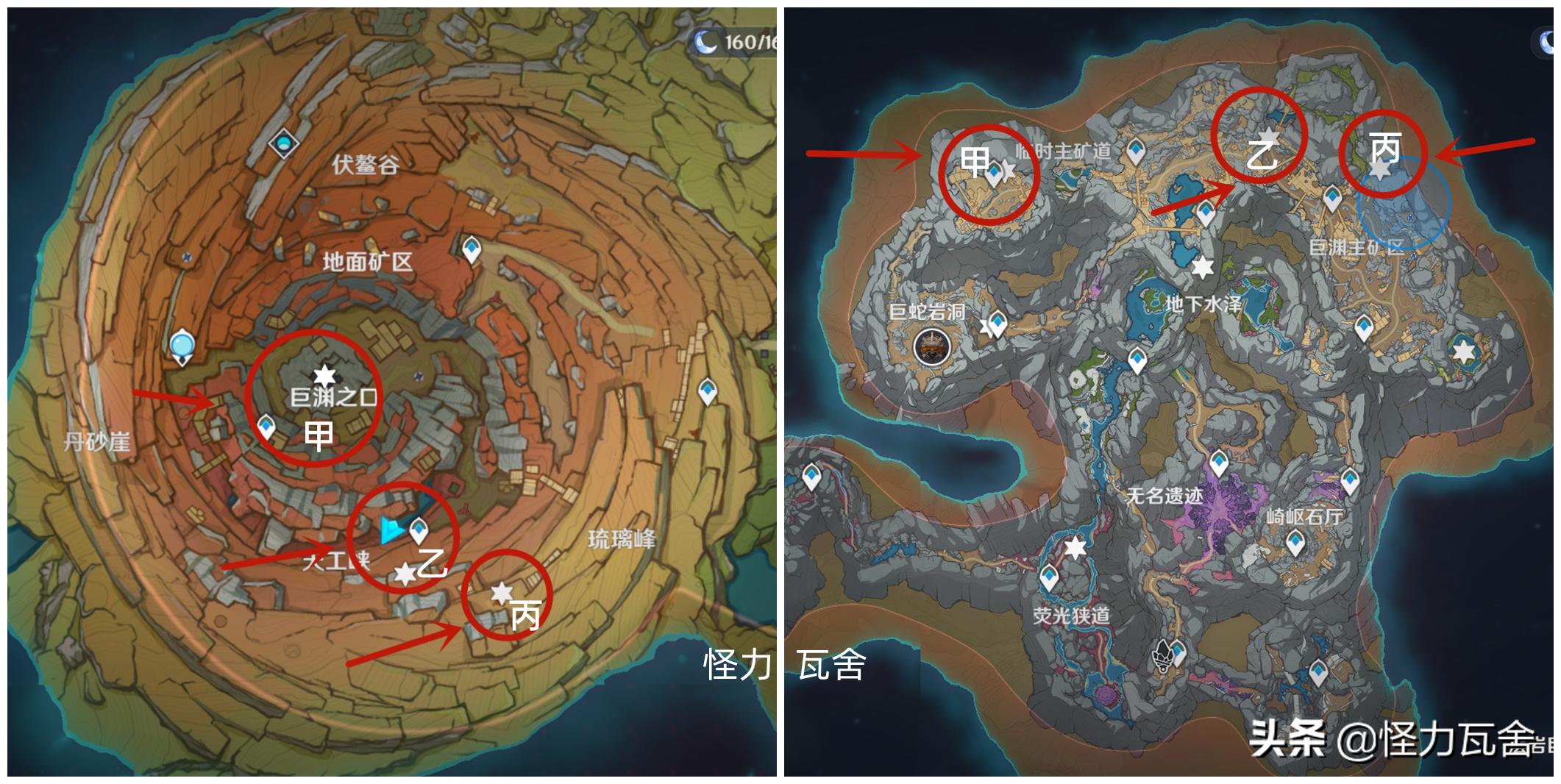Open the Statue of the Seven marker
1561x784 pixels.
(181, 346)
